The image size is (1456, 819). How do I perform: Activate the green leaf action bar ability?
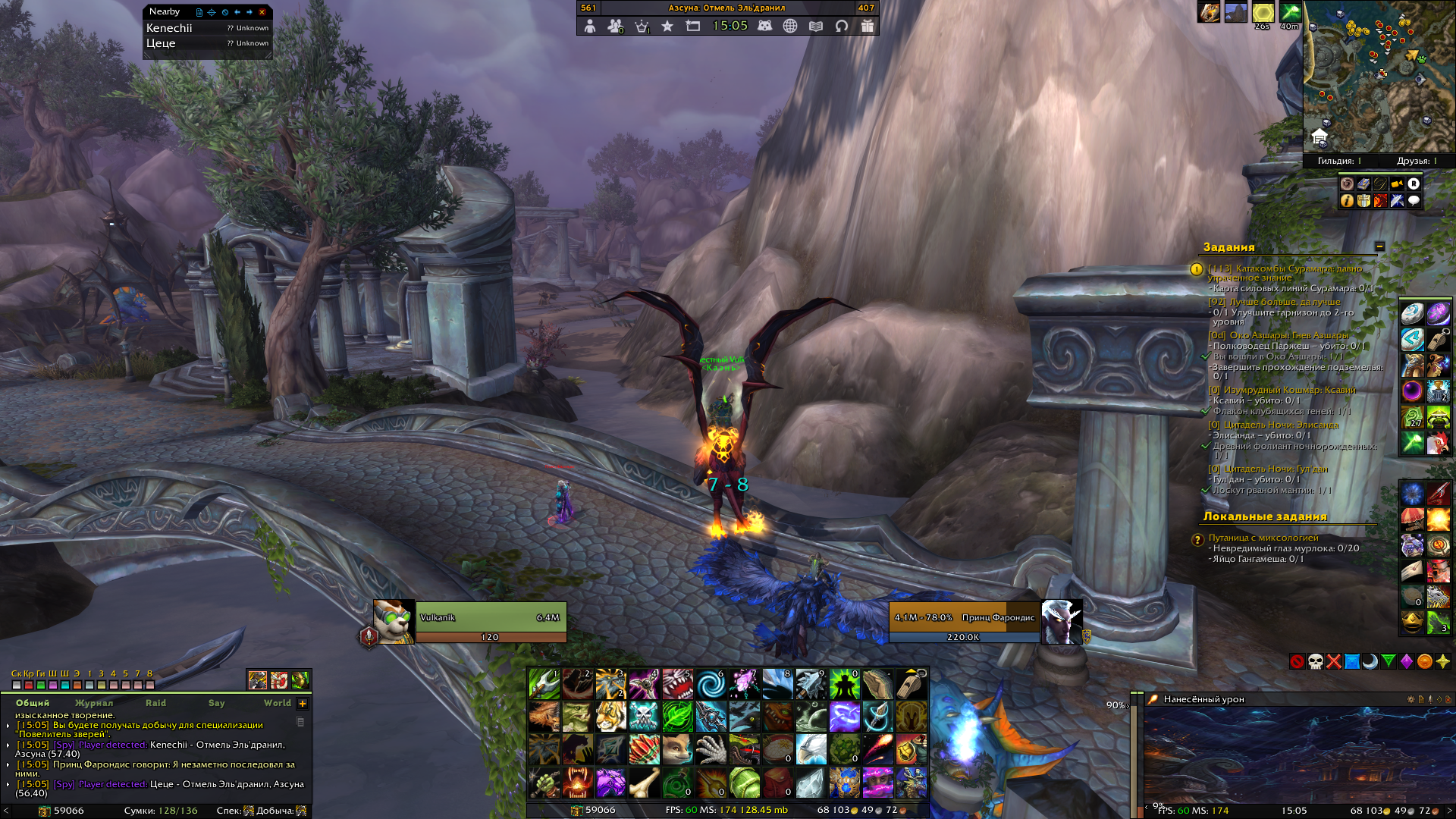(x=677, y=717)
